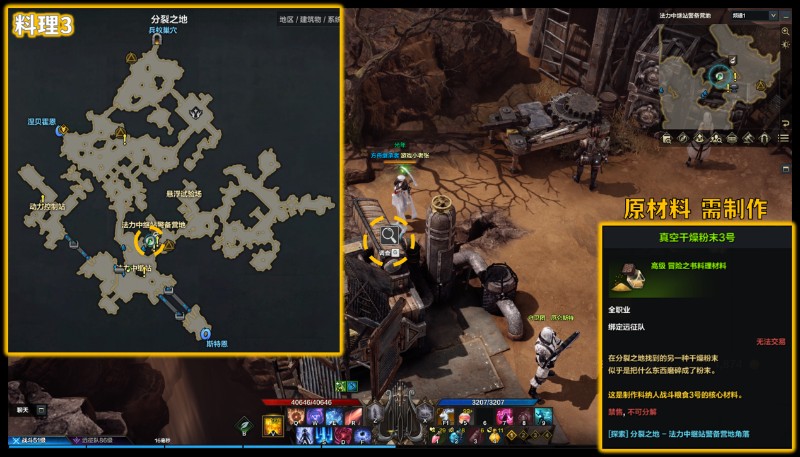Switch to the 地区 map filter tab
This screenshot has width=800, height=457.
[286, 19]
